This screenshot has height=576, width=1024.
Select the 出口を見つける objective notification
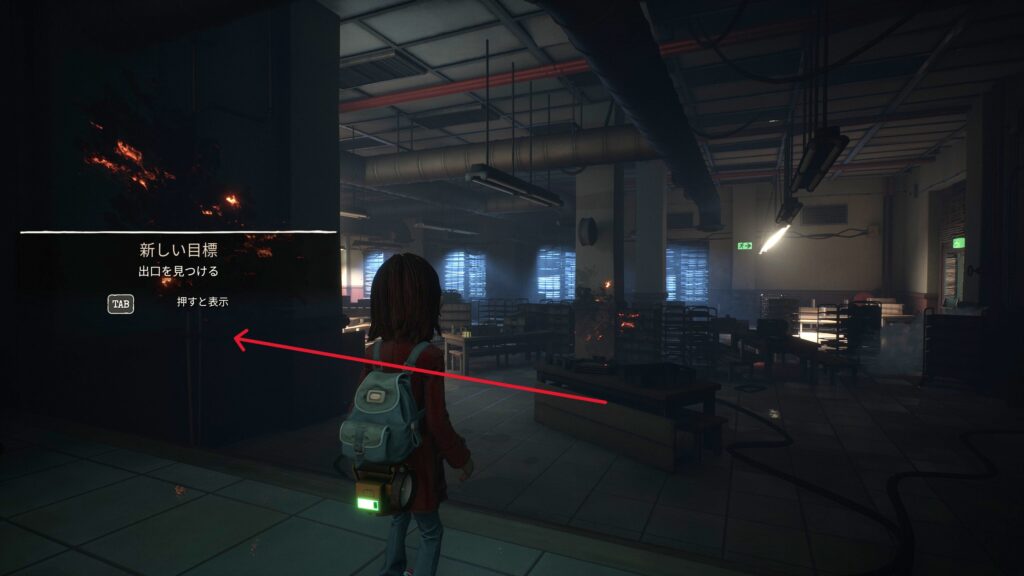[178, 271]
